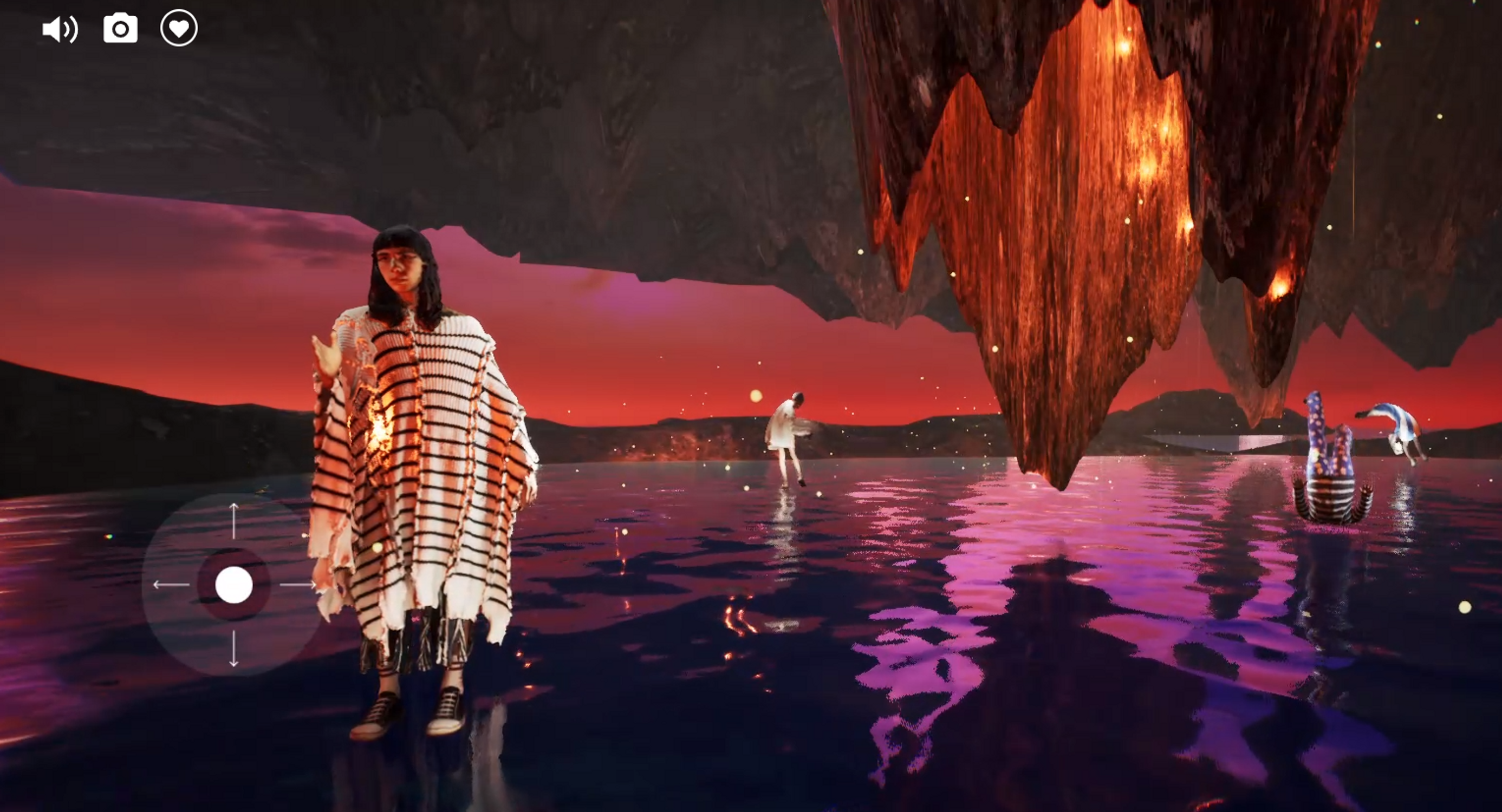This screenshot has width=1502, height=812.
Task: Capture a photo using the camera control
Action: (x=120, y=29)
